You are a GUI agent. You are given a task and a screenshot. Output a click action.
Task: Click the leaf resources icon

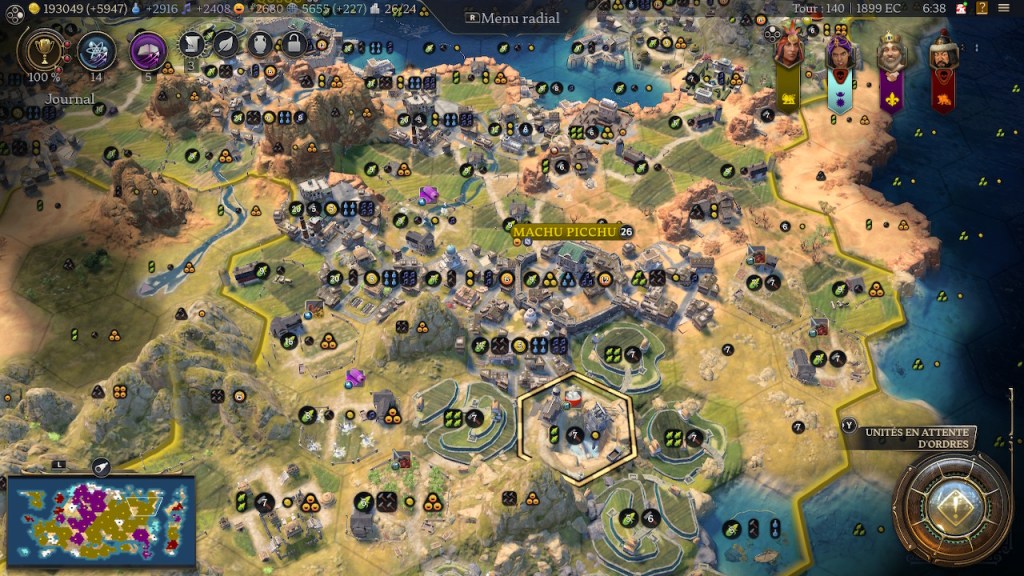227,44
